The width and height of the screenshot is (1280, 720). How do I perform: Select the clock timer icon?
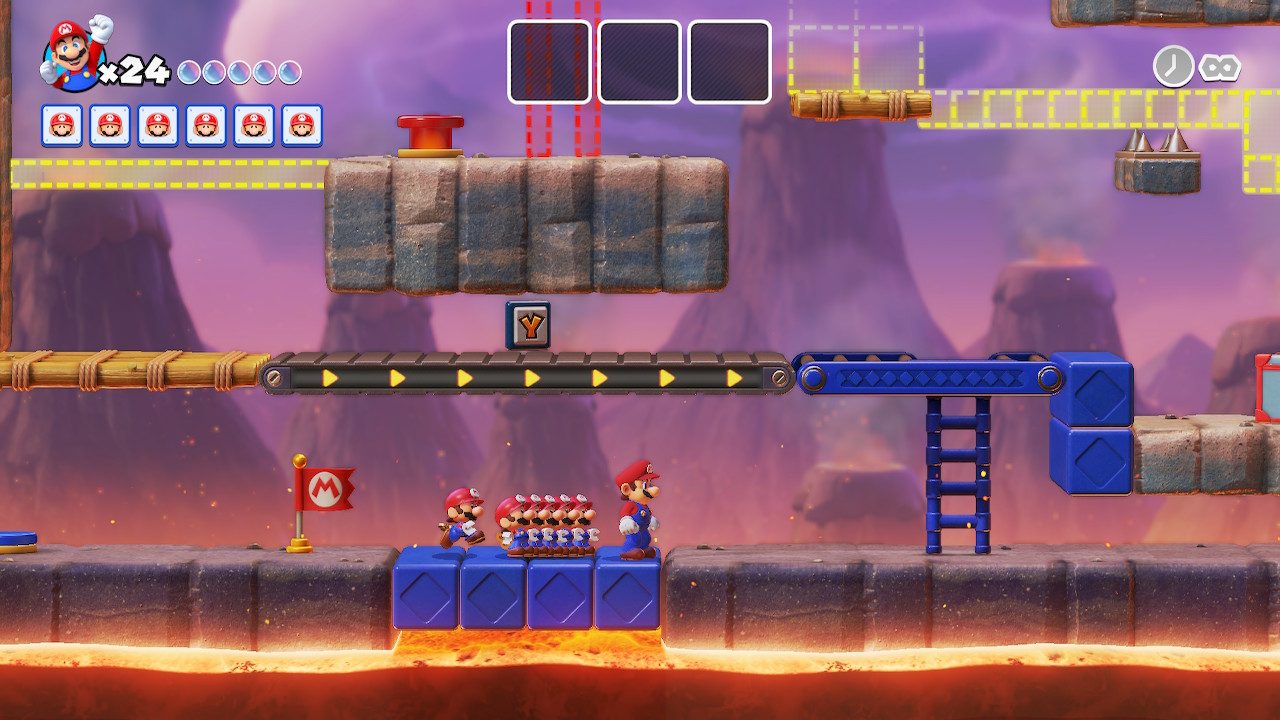pos(1173,66)
